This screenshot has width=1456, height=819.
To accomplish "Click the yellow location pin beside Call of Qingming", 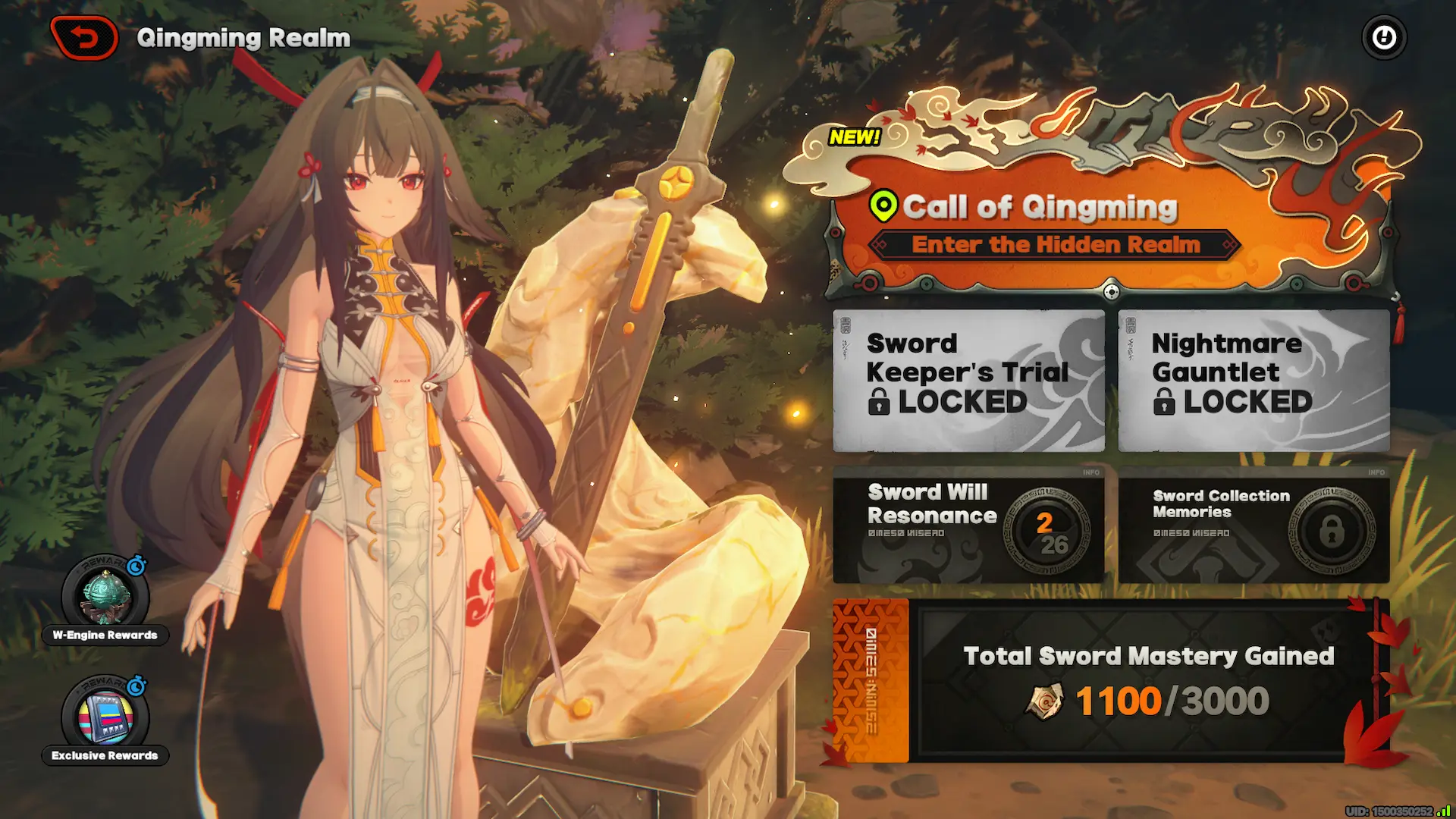I will pos(884,205).
